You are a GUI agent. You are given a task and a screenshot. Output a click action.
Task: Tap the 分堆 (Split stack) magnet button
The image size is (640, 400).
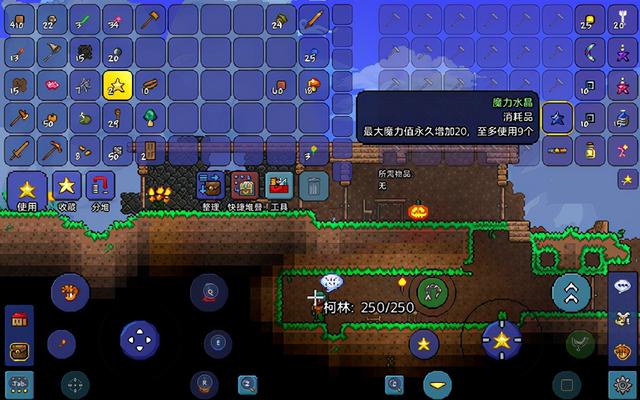coord(100,187)
